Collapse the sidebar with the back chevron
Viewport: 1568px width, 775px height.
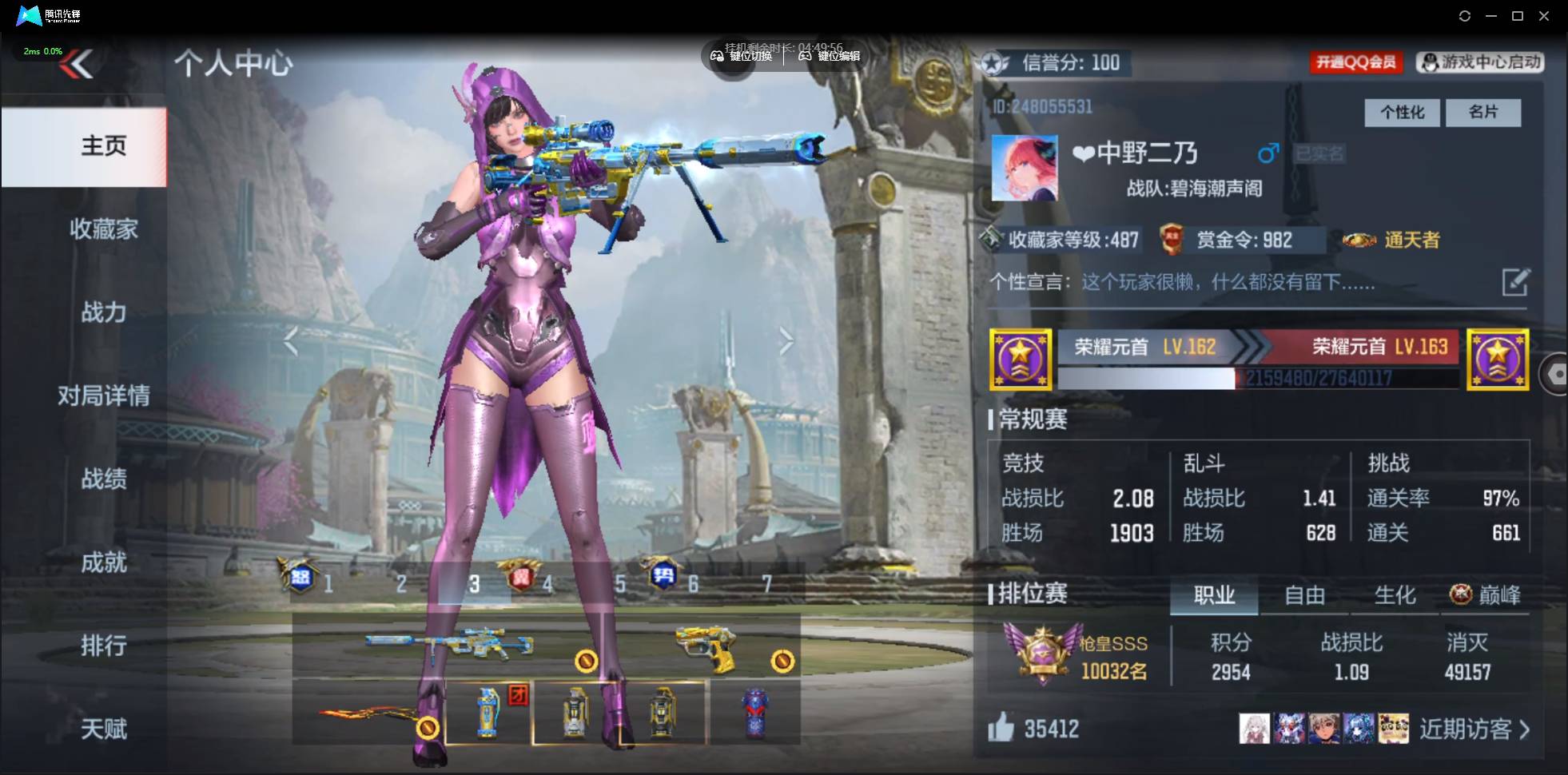click(x=78, y=64)
